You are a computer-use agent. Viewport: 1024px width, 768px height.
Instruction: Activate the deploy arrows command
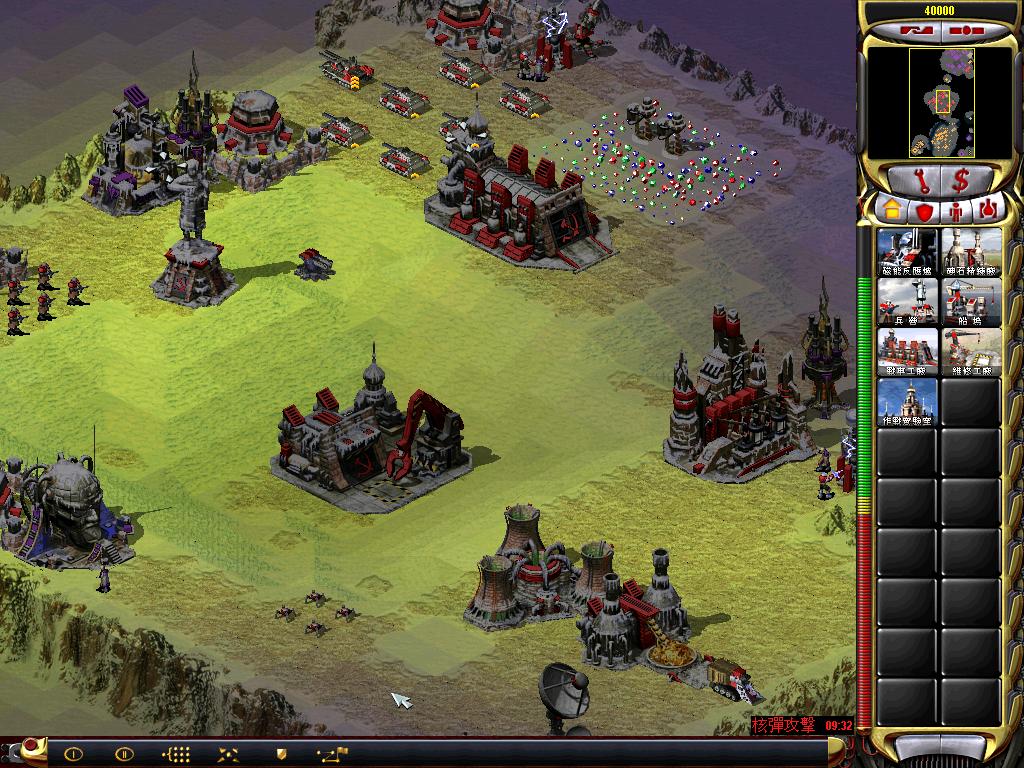(x=229, y=754)
